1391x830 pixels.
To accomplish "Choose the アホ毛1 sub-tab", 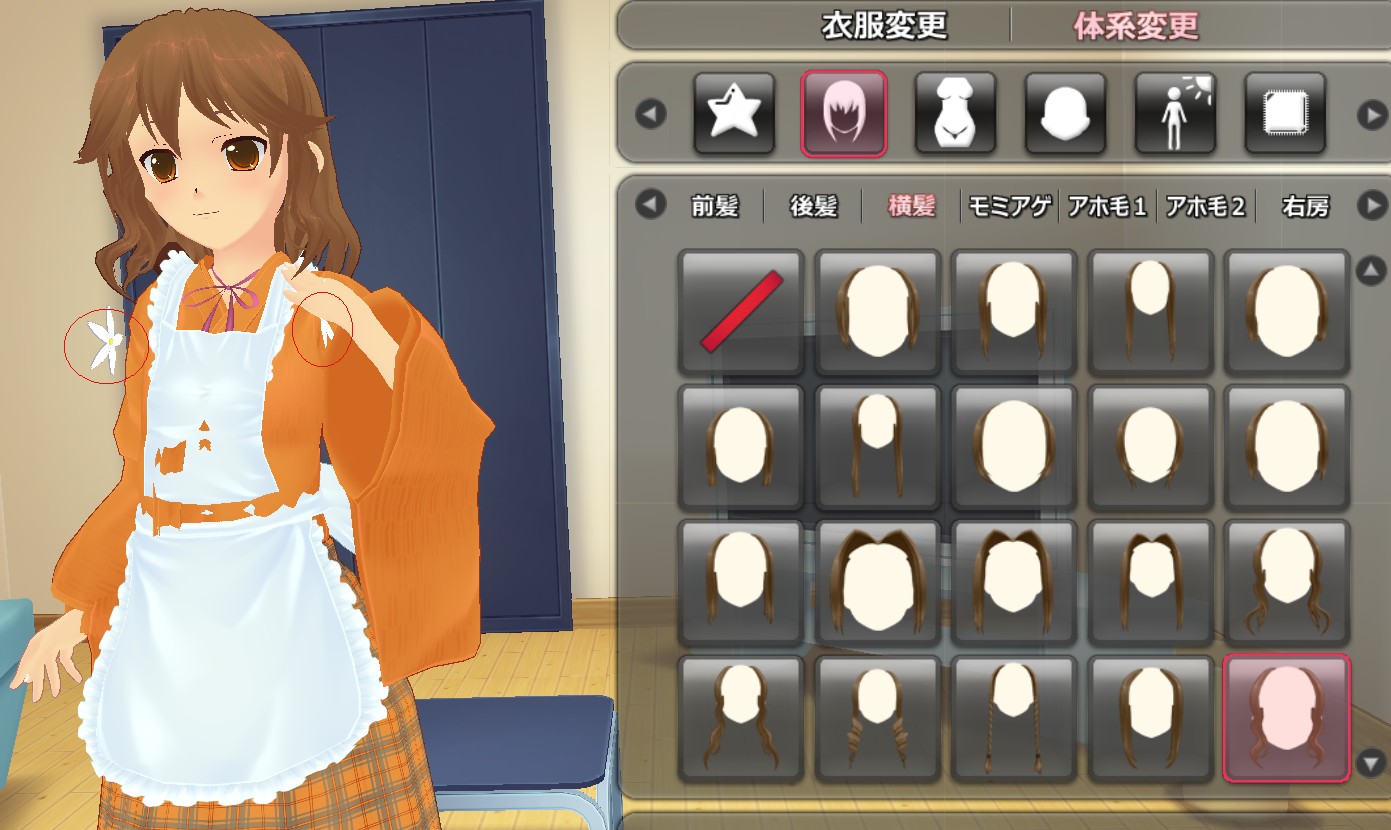I will click(x=1107, y=207).
